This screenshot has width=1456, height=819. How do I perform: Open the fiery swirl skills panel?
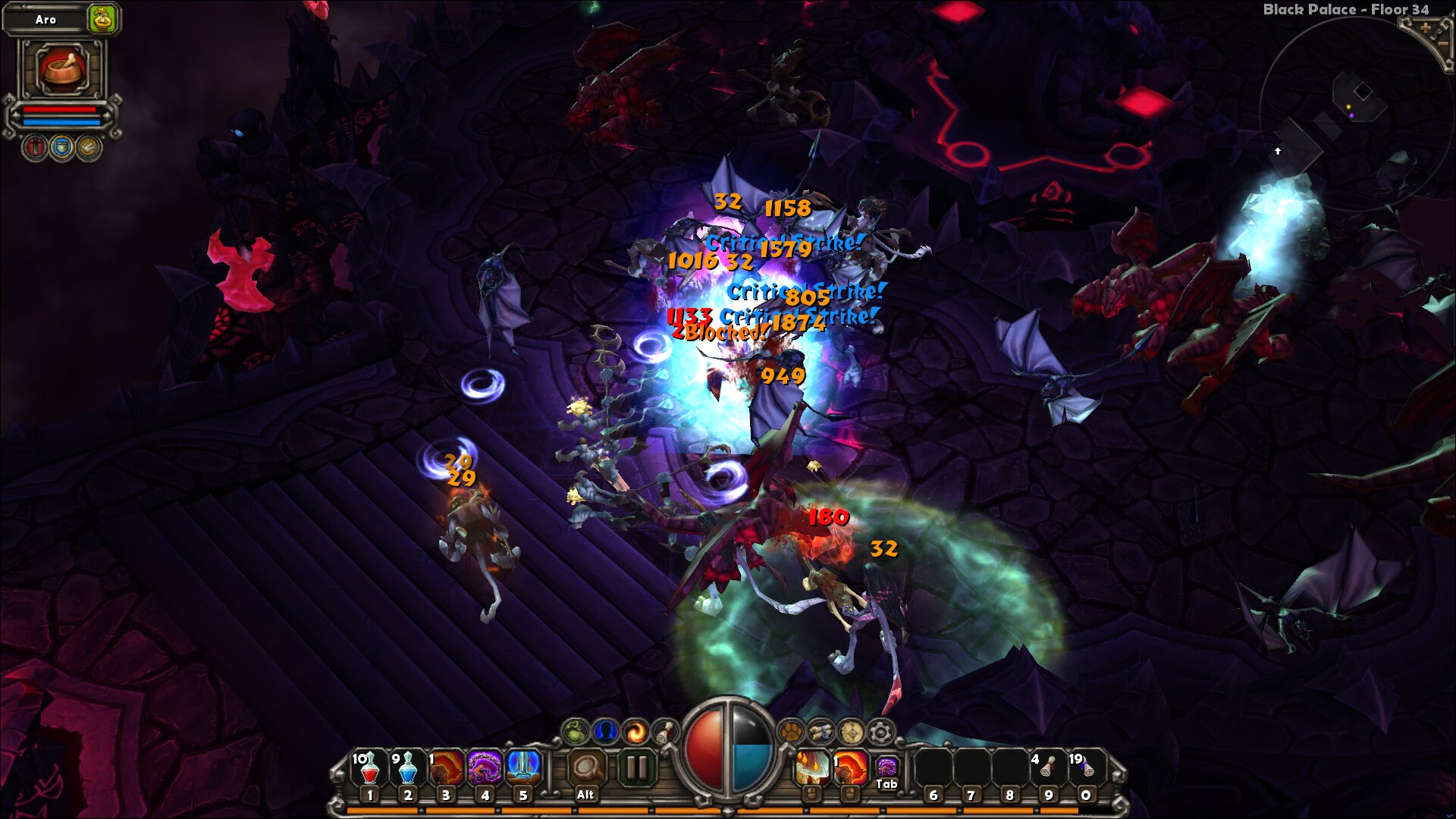pyautogui.click(x=635, y=732)
